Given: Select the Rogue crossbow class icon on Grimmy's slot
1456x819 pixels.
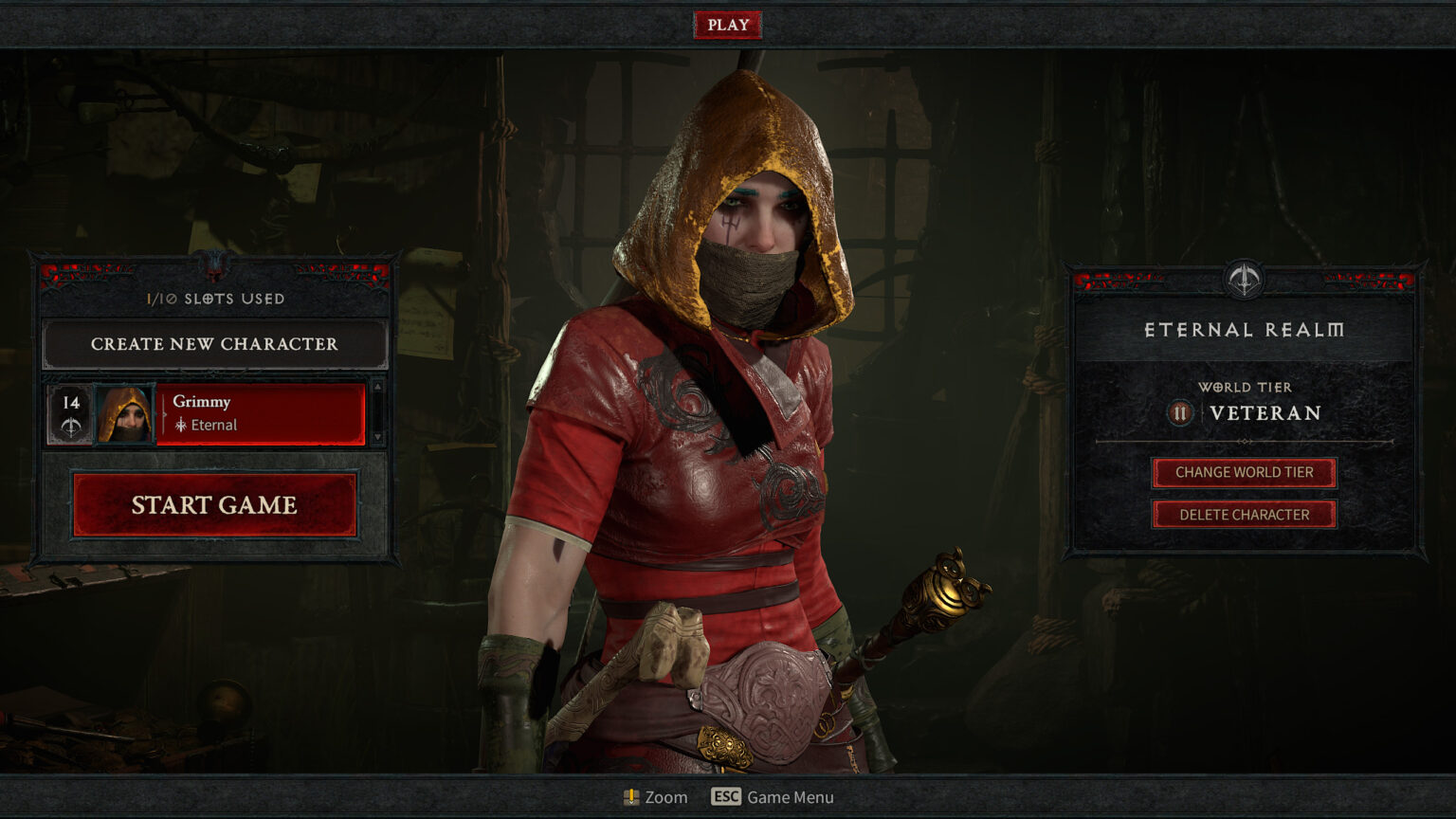Looking at the screenshot, I should point(72,427).
